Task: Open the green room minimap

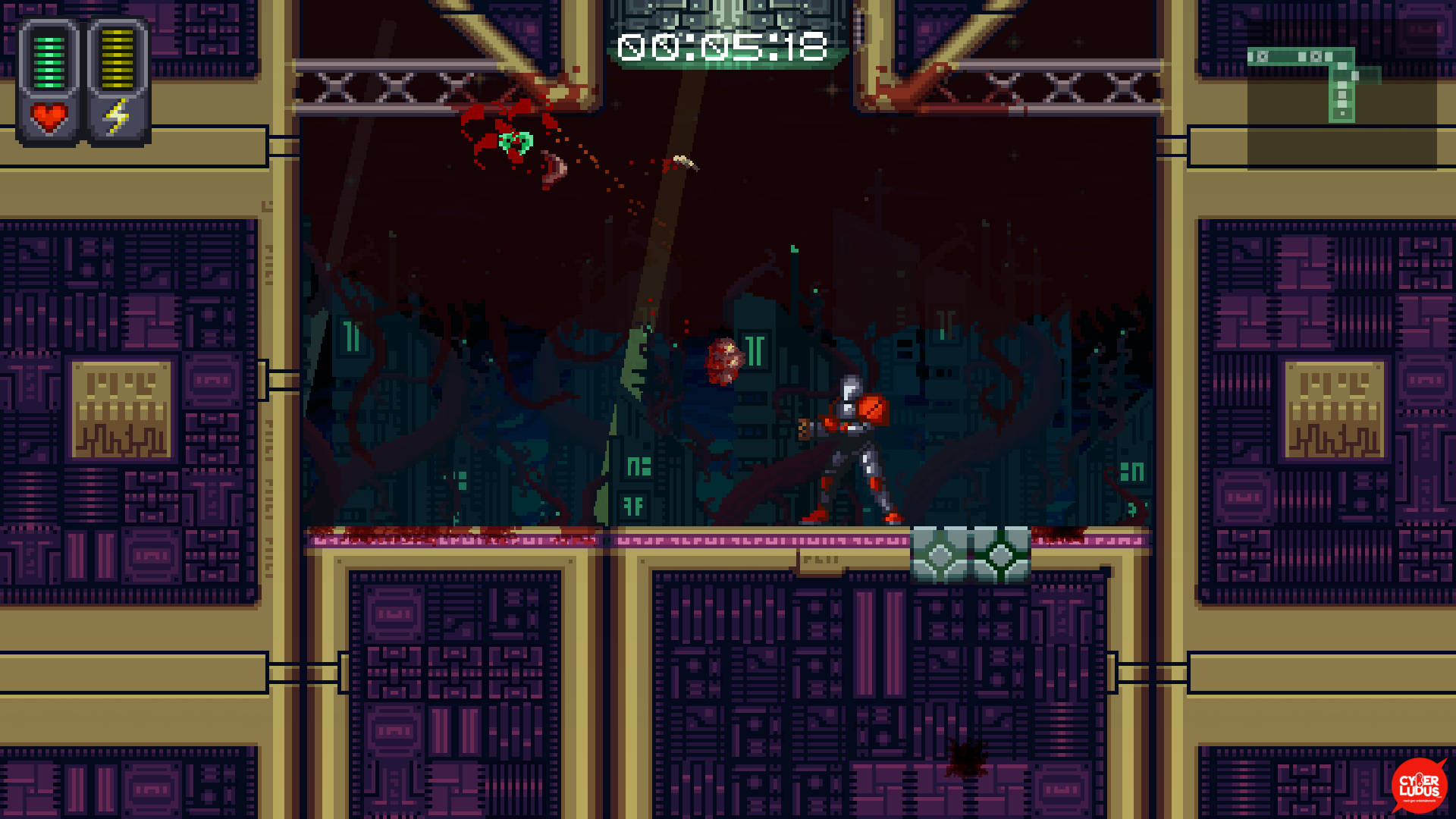Action: 1341,85
